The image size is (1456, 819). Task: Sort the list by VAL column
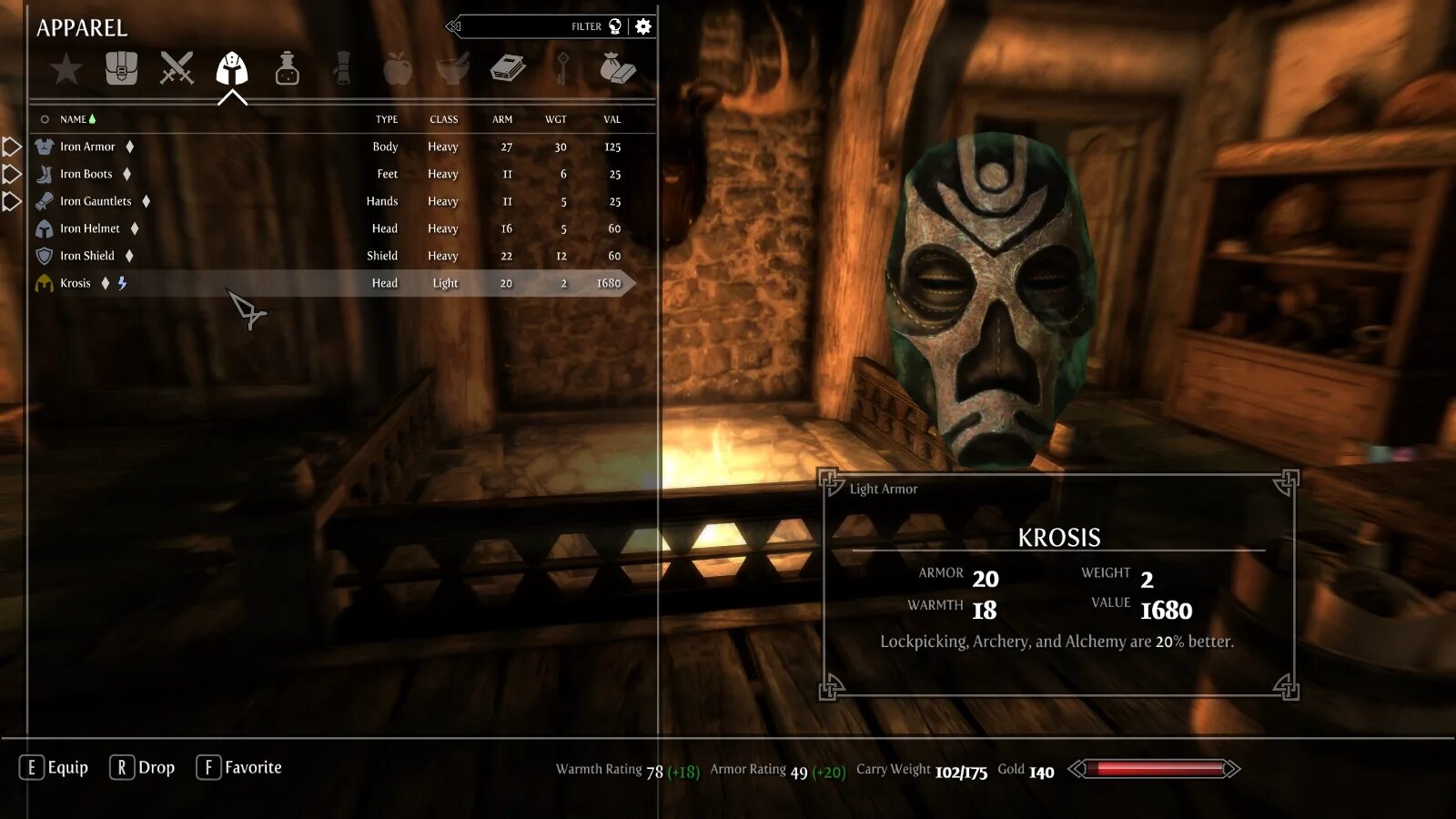click(612, 119)
